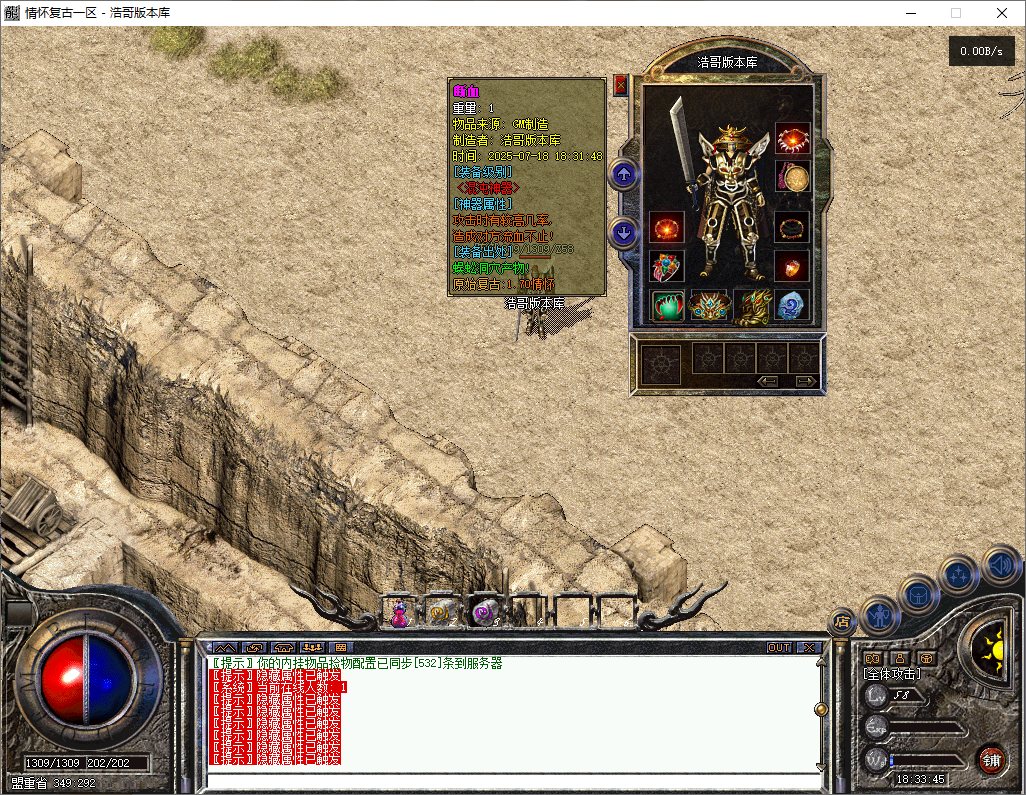This screenshot has height=795, width=1026.
Task: Select the round golden medal slot
Action: coord(793,178)
